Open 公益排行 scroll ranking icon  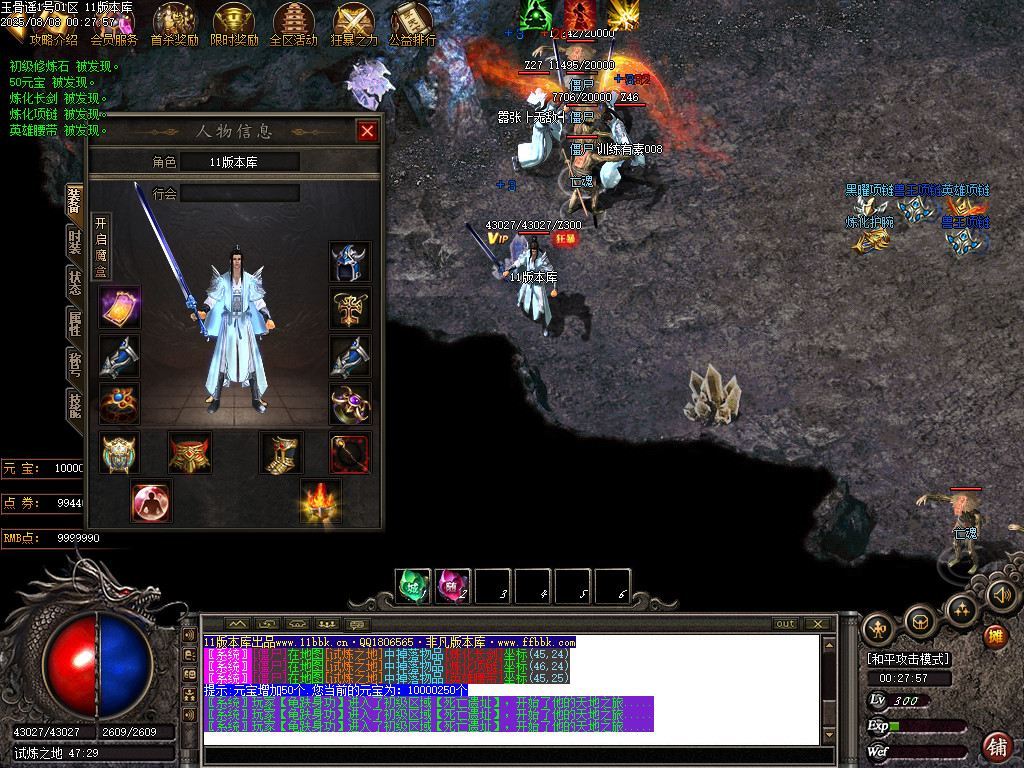412,25
